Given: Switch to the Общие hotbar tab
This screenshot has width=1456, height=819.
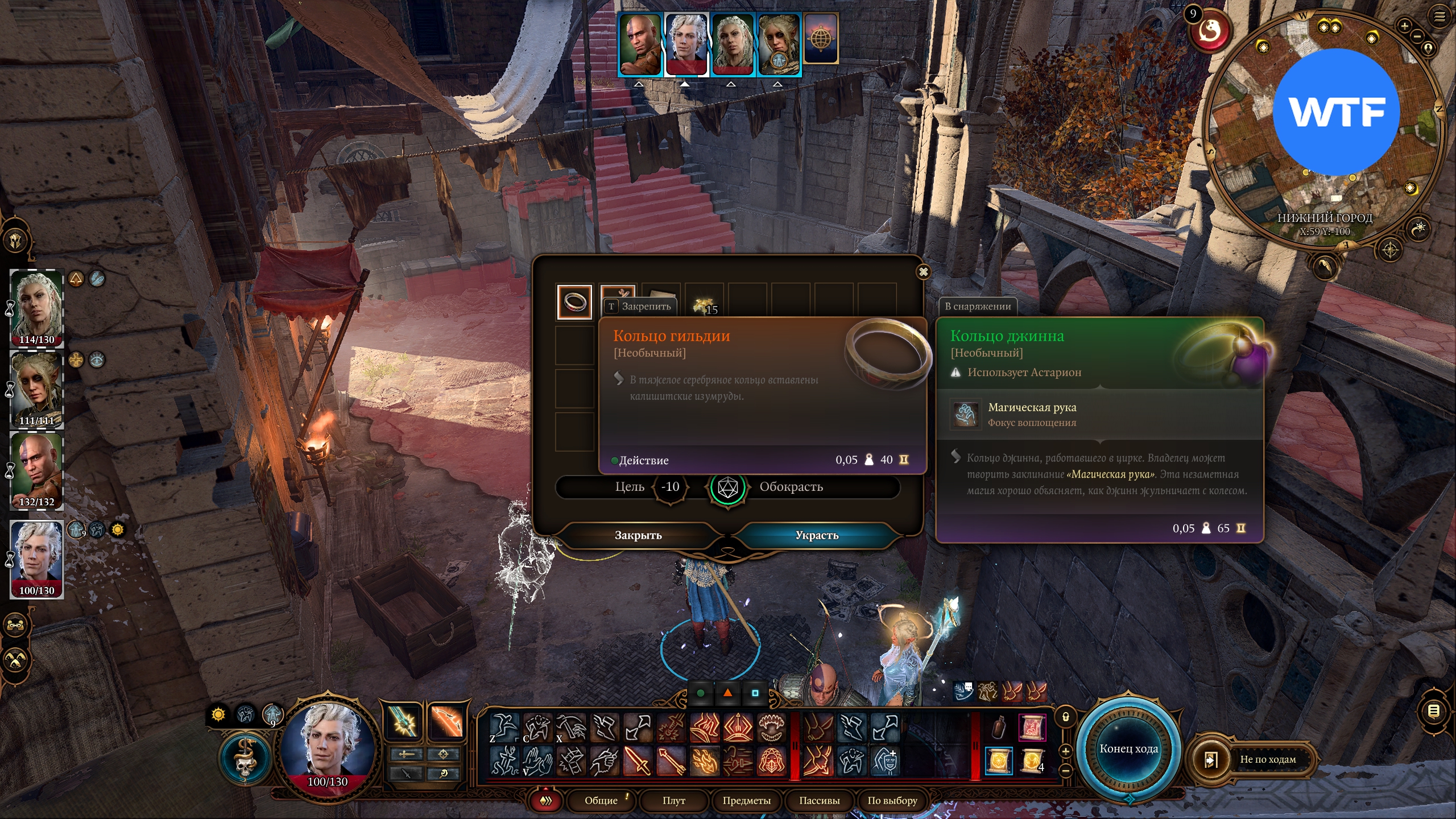Looking at the screenshot, I should point(601,801).
